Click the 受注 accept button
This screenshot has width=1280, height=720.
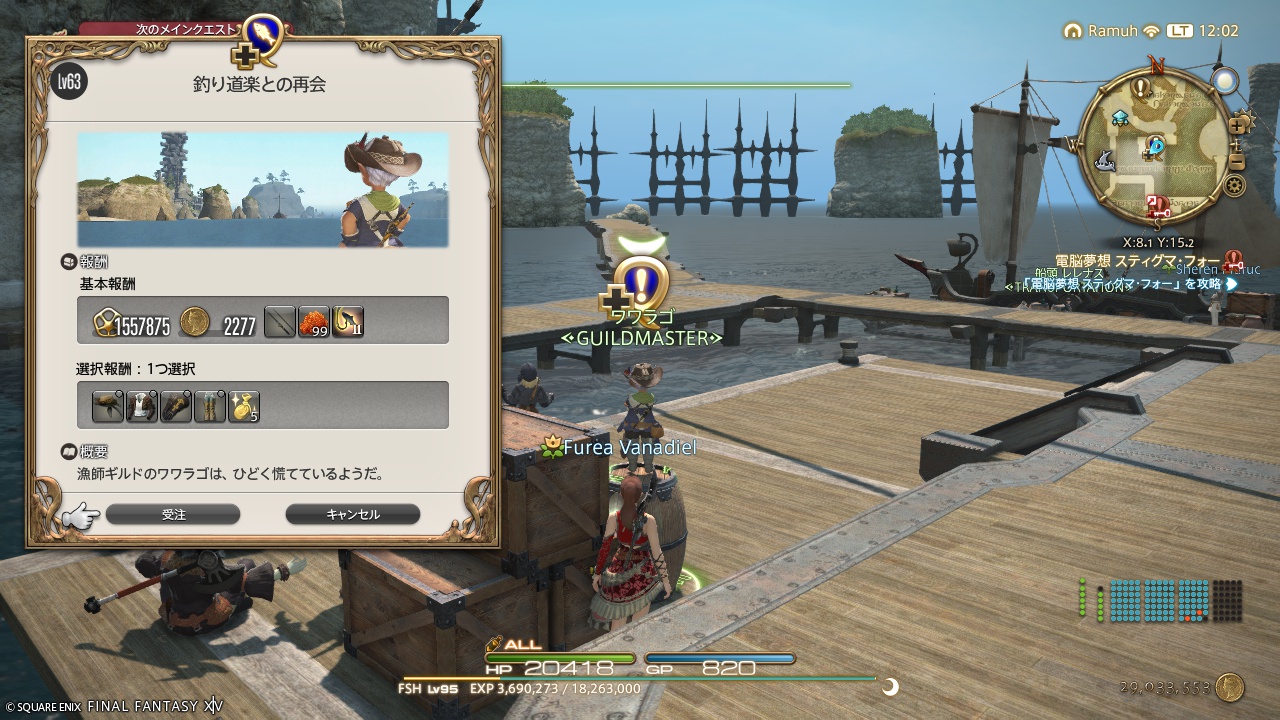pyautogui.click(x=174, y=514)
